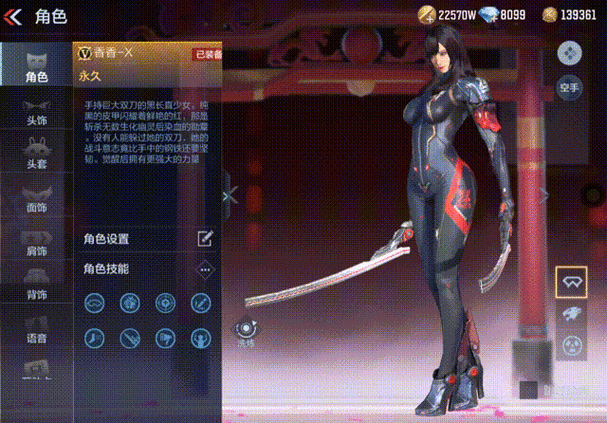The height and width of the screenshot is (423, 607).
Task: Open 角色设置 character settings edit icon
Action: 205,238
